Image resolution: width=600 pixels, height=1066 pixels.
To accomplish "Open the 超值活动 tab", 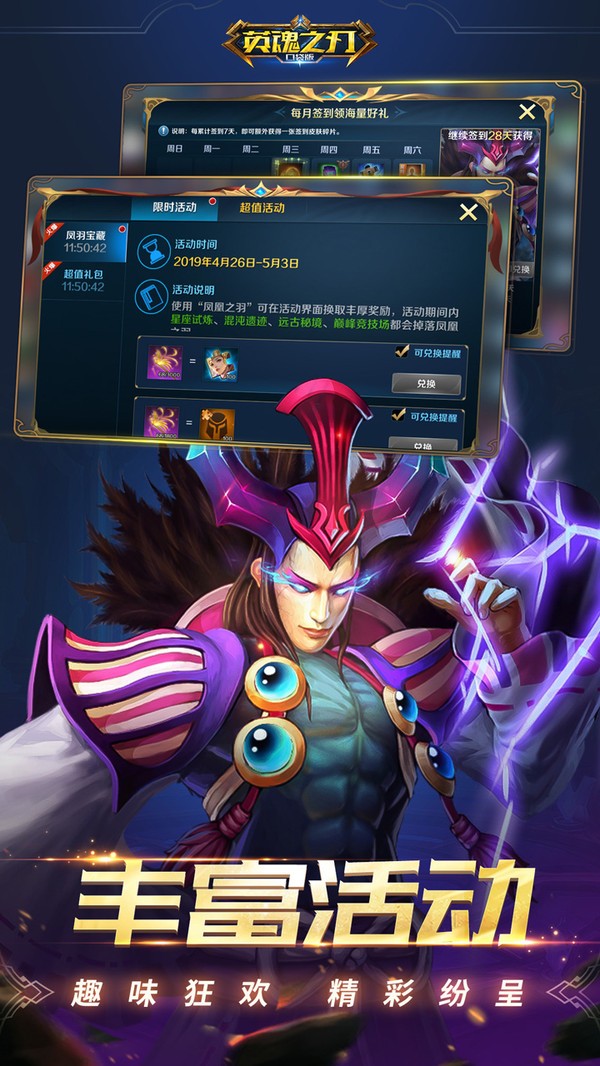I will (x=261, y=208).
